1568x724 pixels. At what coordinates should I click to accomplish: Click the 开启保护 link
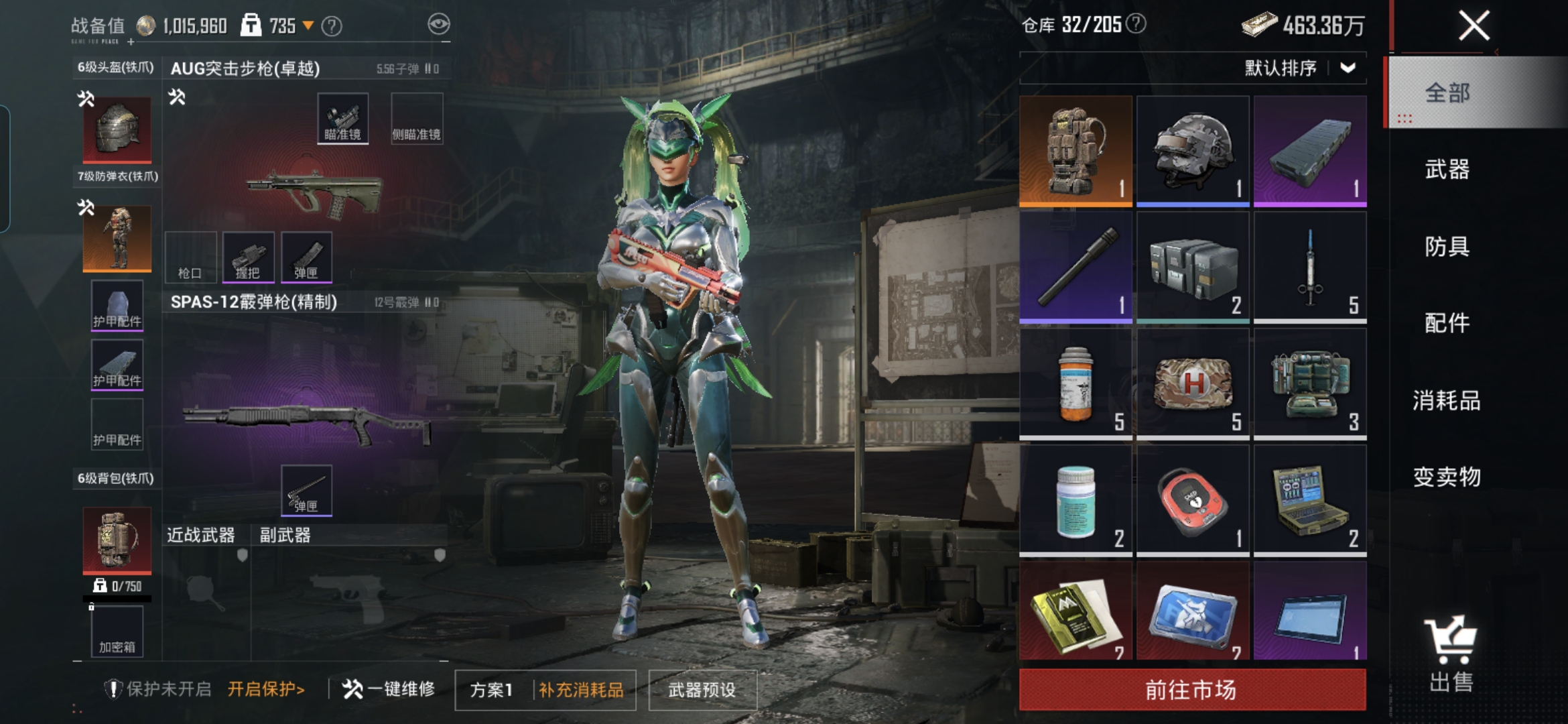click(x=266, y=689)
